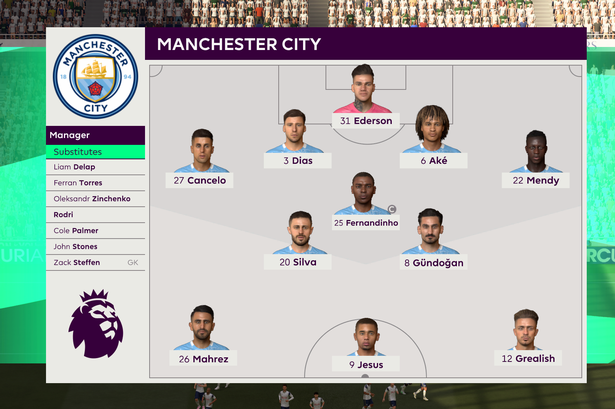Pick Oleksandr Zinchenko from substitutes
Image resolution: width=615 pixels, height=409 pixels.
tap(95, 198)
